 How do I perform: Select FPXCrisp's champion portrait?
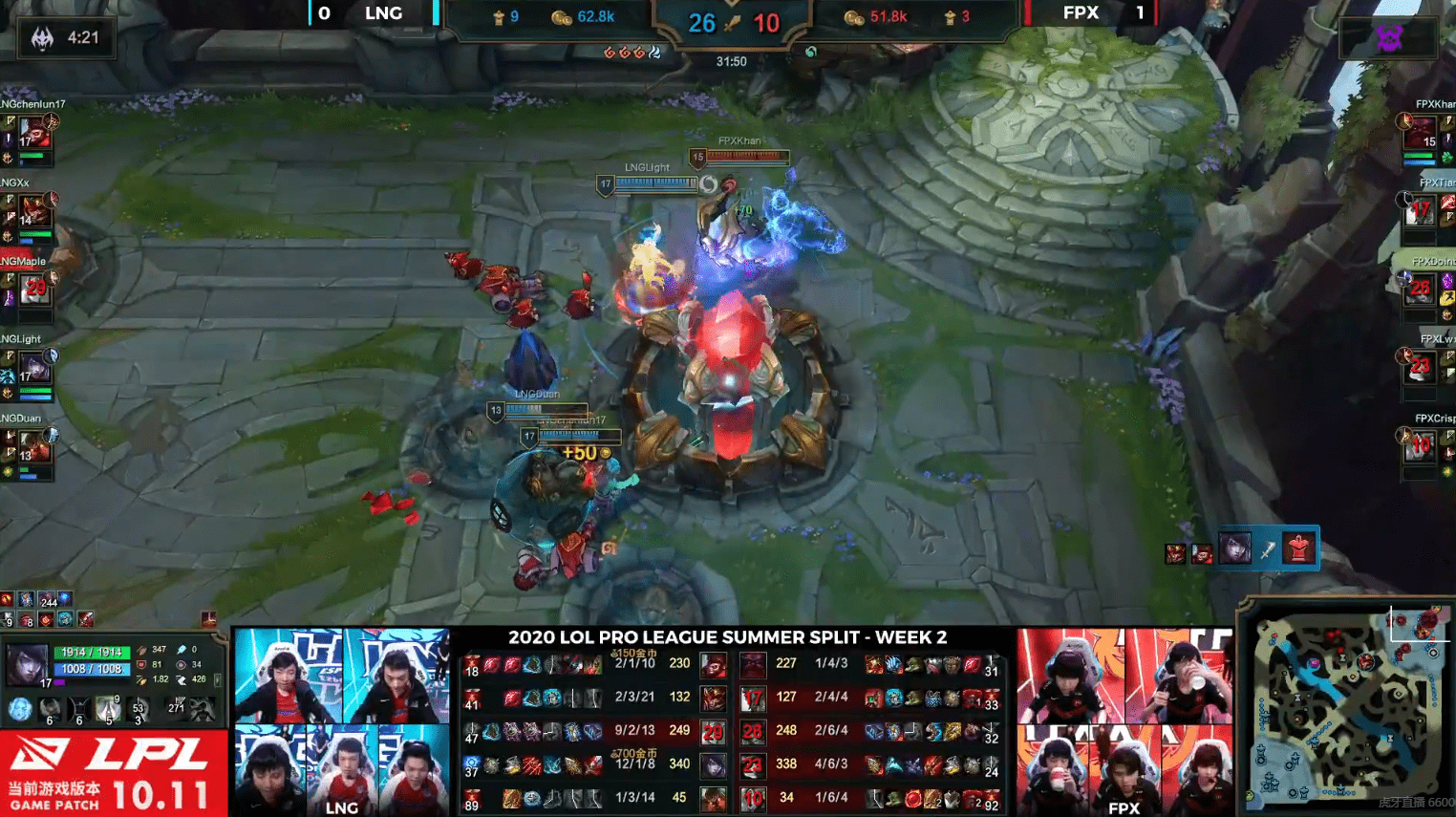click(1421, 445)
